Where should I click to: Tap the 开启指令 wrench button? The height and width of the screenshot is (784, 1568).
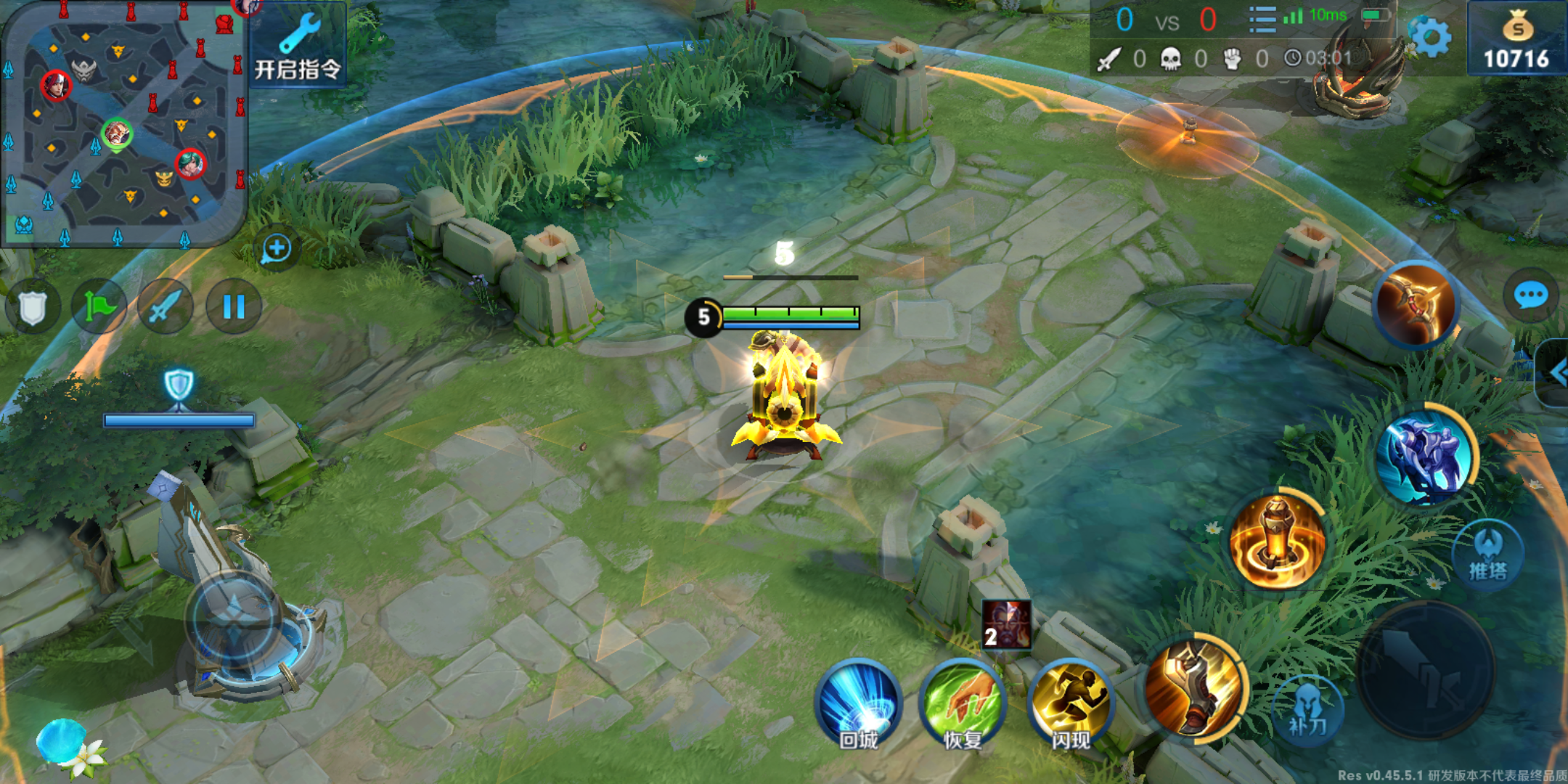298,45
